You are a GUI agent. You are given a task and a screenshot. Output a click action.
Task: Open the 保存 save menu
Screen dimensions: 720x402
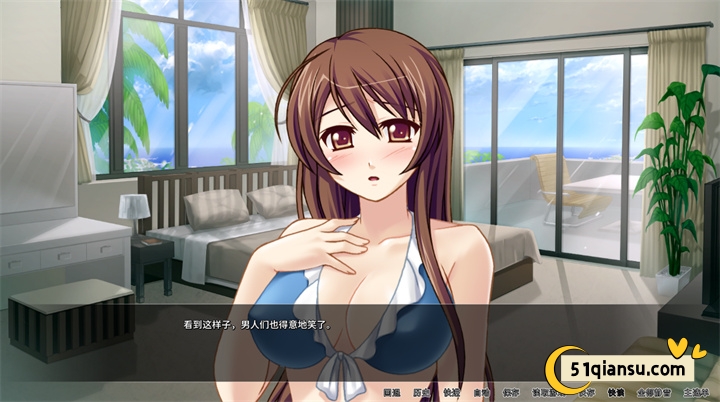(x=511, y=392)
